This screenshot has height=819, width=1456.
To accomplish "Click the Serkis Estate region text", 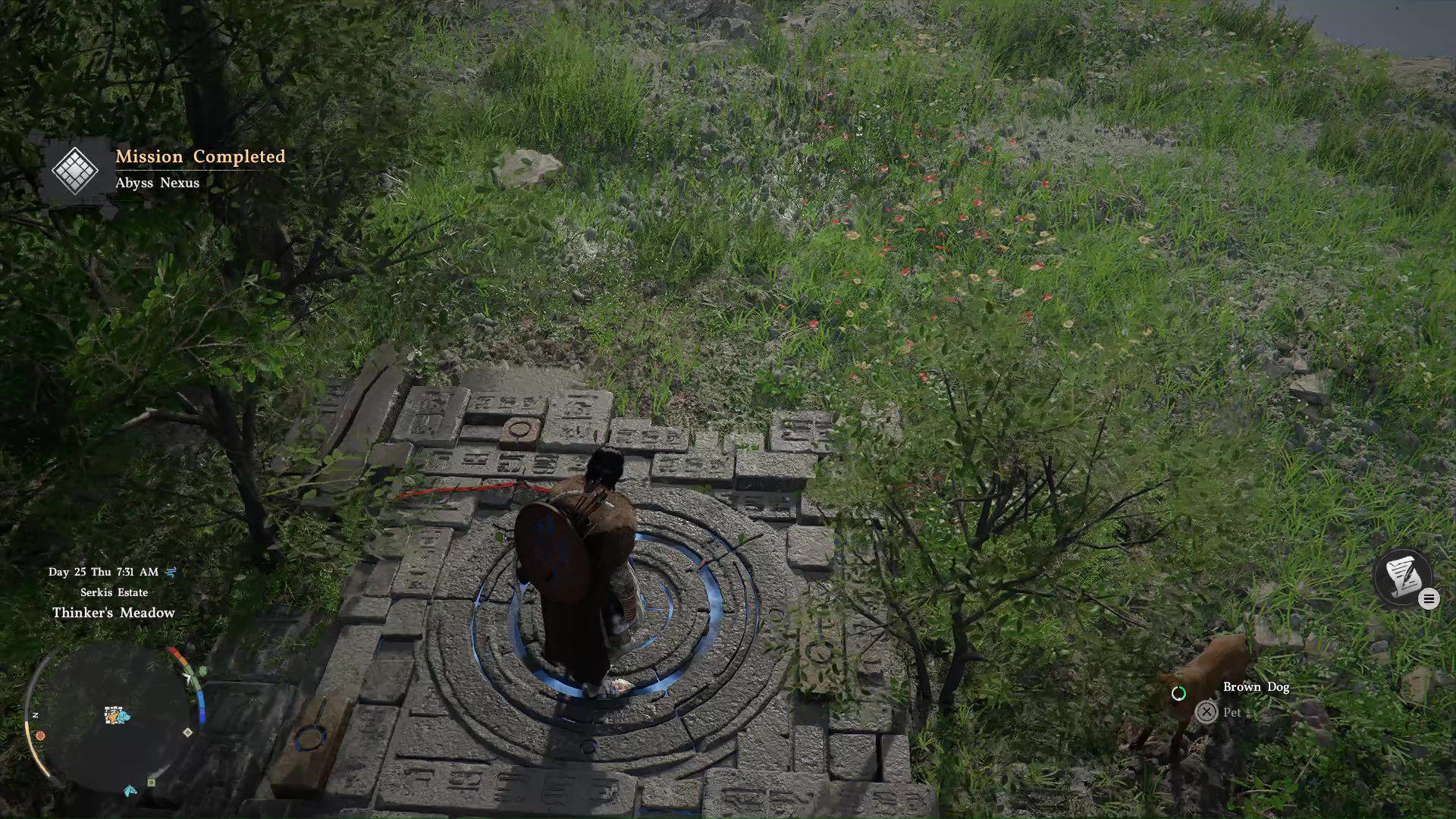I will (114, 592).
